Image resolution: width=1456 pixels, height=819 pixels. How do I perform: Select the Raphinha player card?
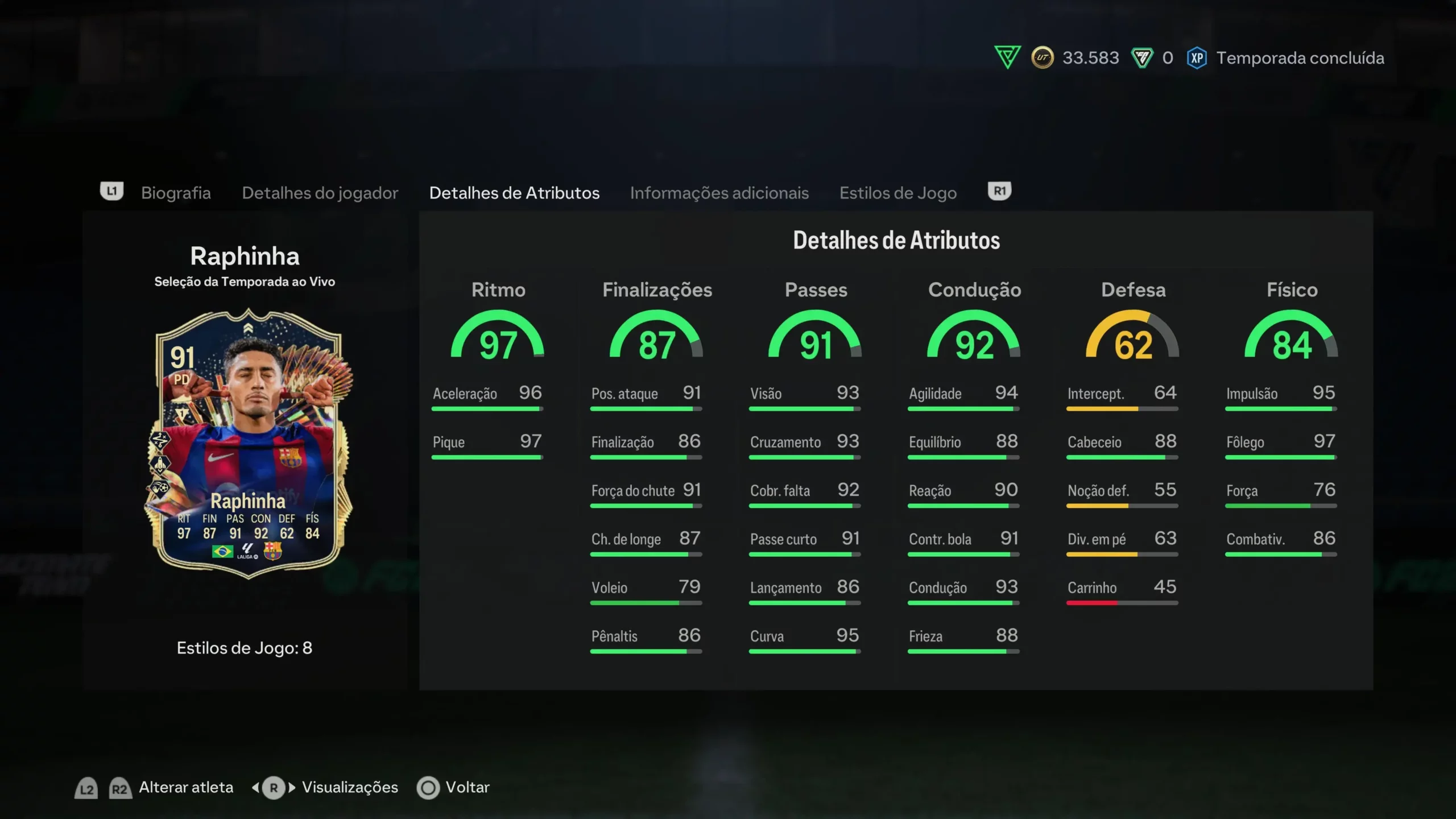[x=248, y=444]
